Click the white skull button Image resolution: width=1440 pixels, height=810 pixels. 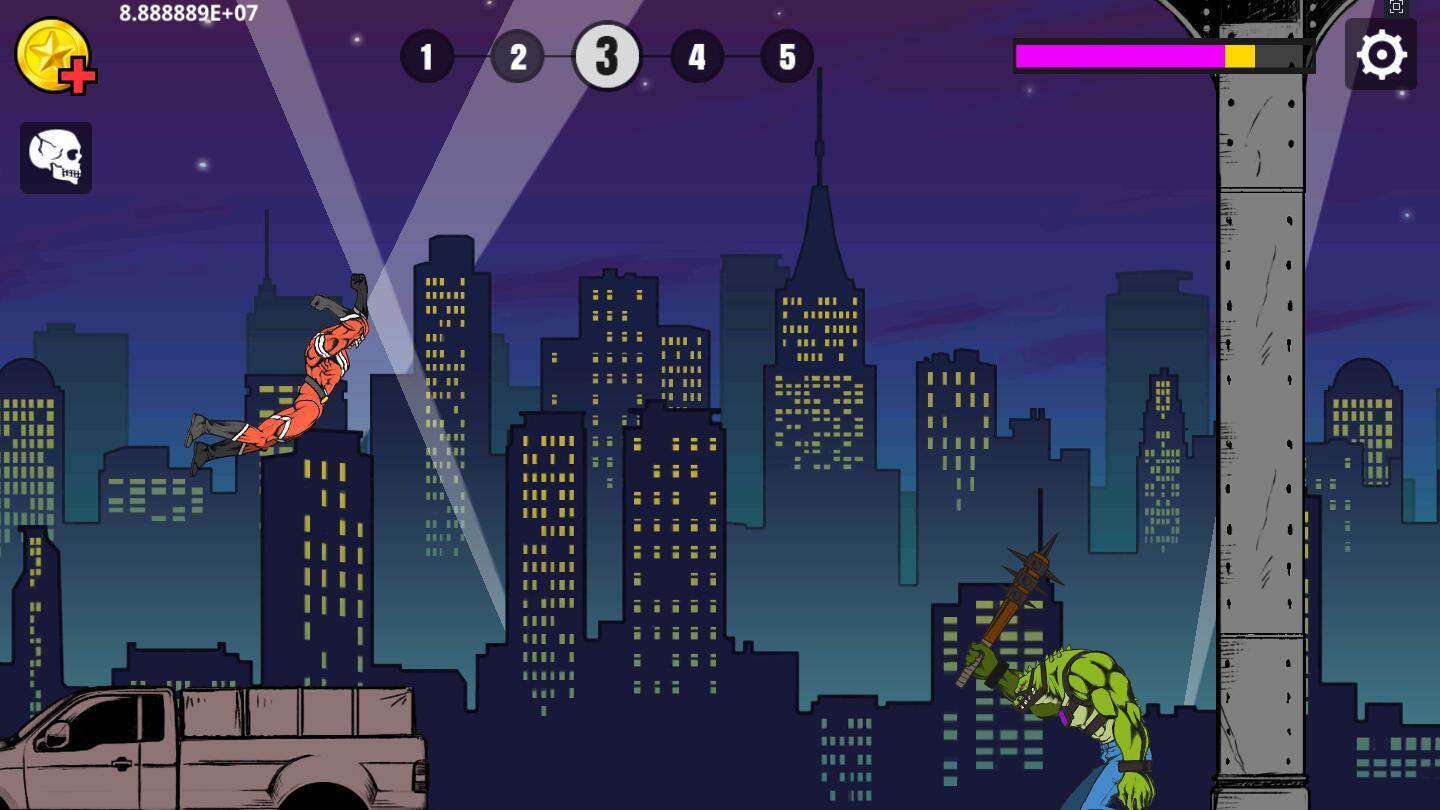point(56,158)
